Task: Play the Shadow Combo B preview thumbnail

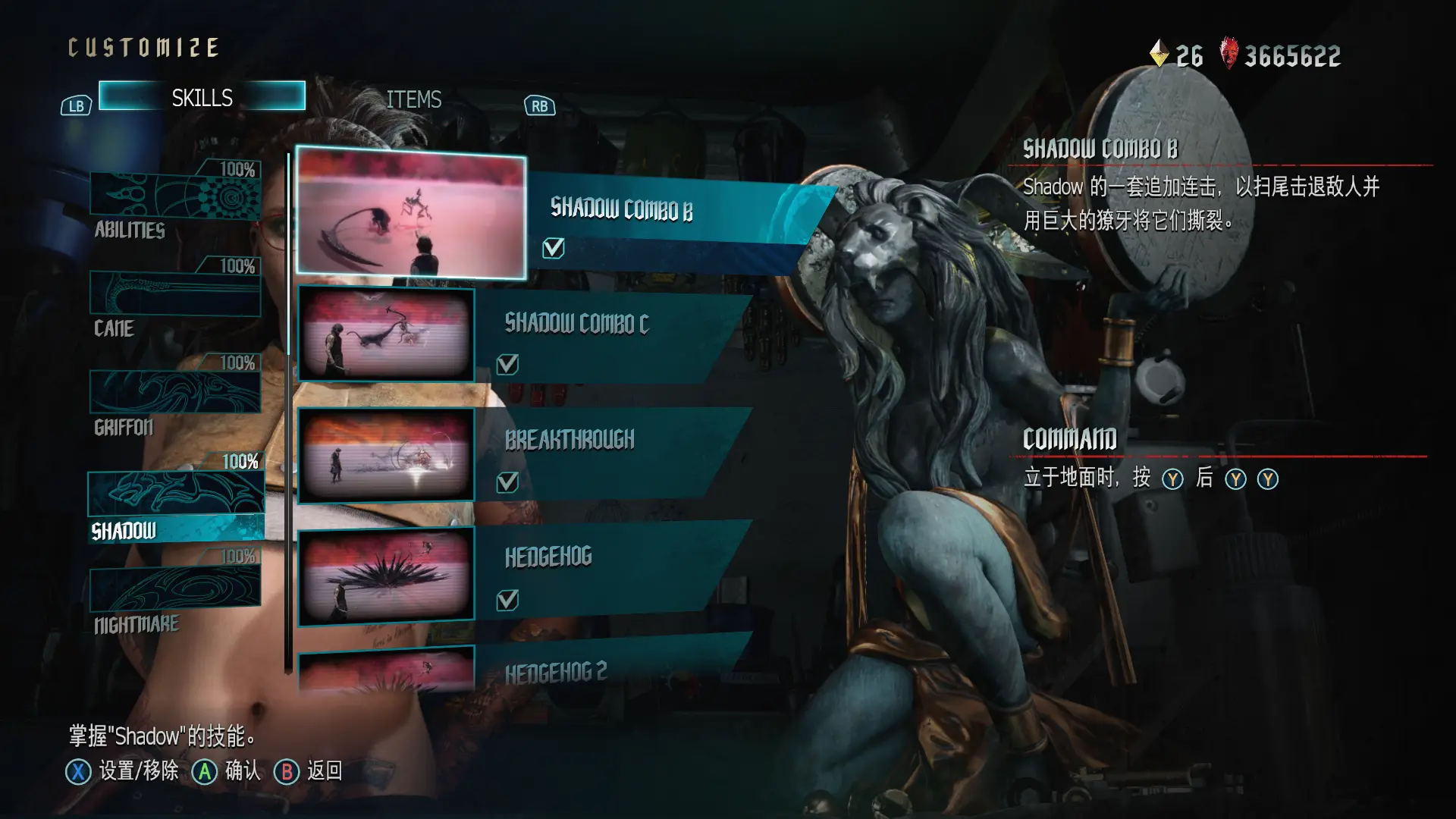Action: (x=410, y=213)
